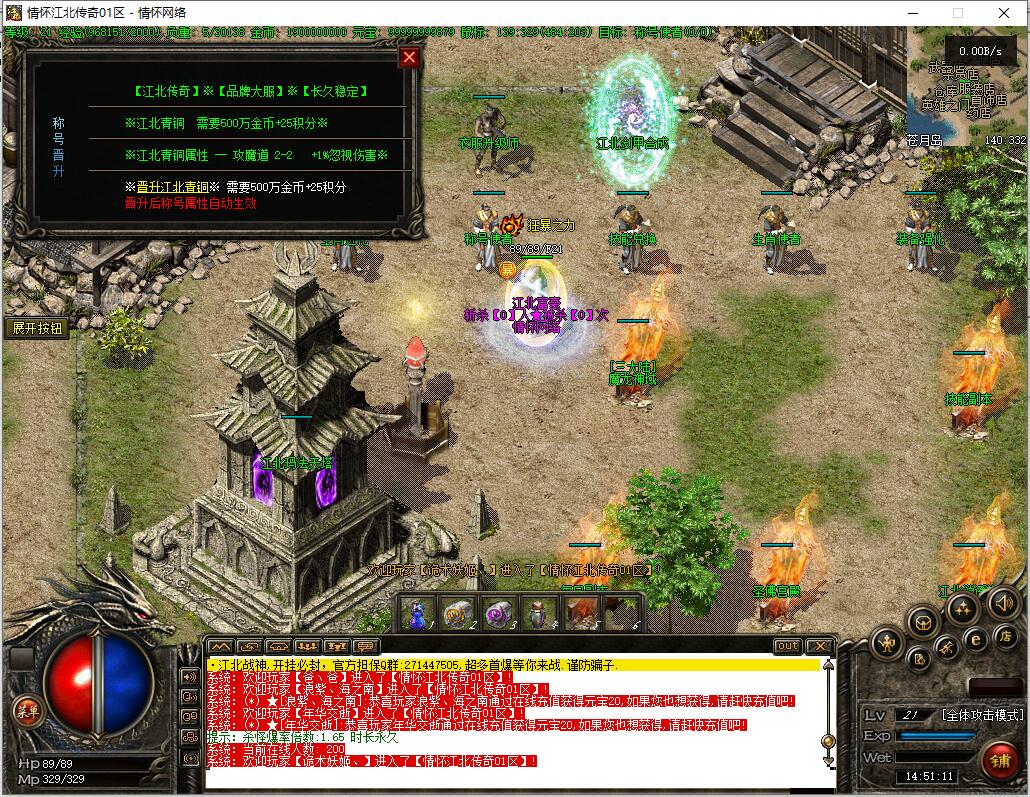Screen dimensions: 1030x797
Task: Select the first chat channel tab button
Action: click(x=221, y=646)
